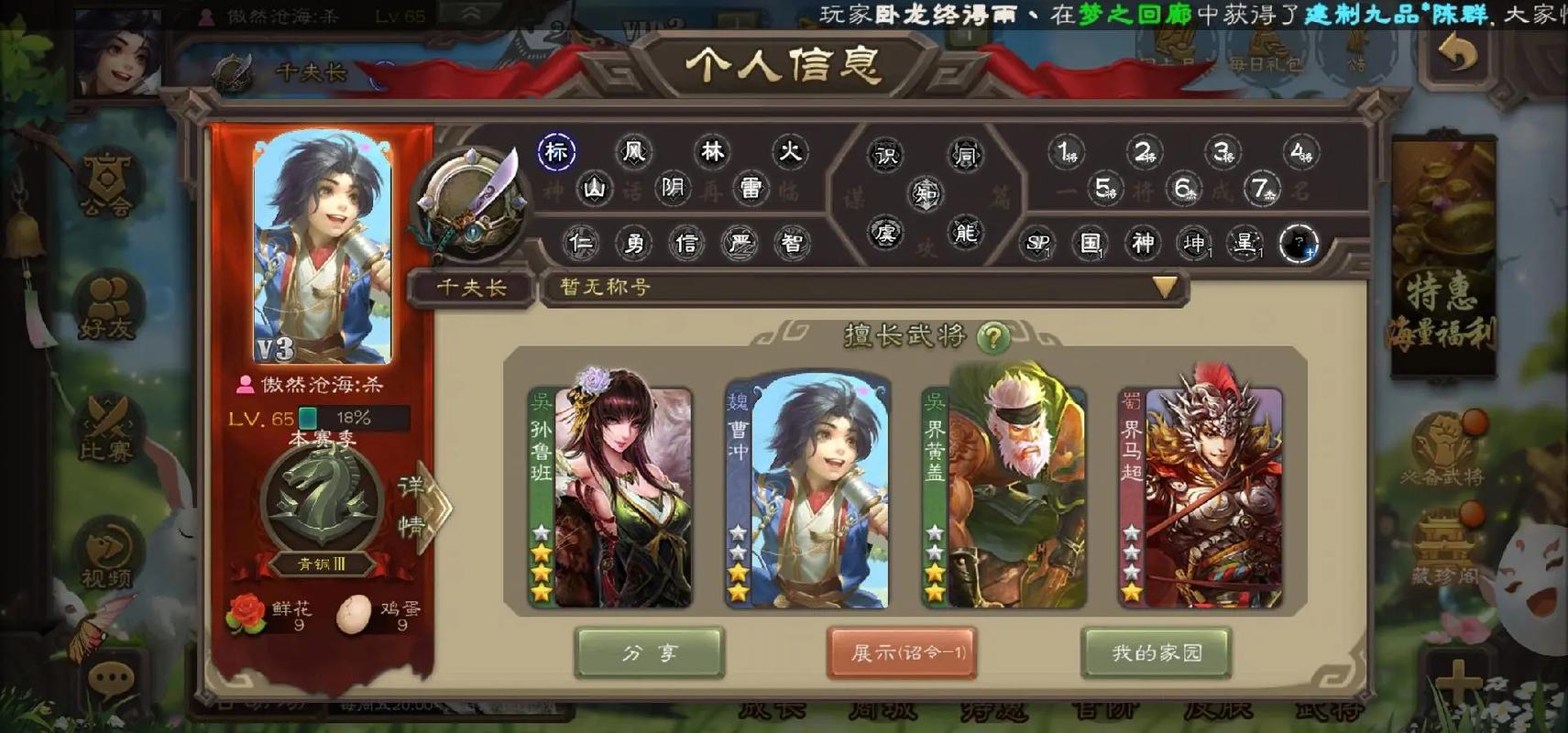Select the 孙鲁班 general card
The image size is (1568, 733).
point(610,495)
